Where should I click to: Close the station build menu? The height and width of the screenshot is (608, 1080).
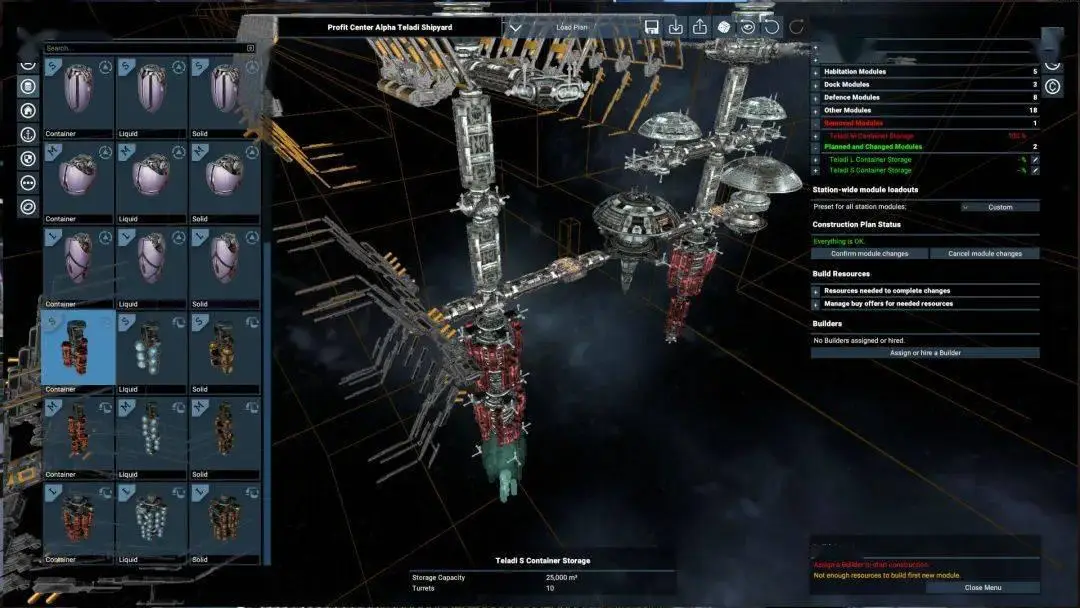click(982, 588)
